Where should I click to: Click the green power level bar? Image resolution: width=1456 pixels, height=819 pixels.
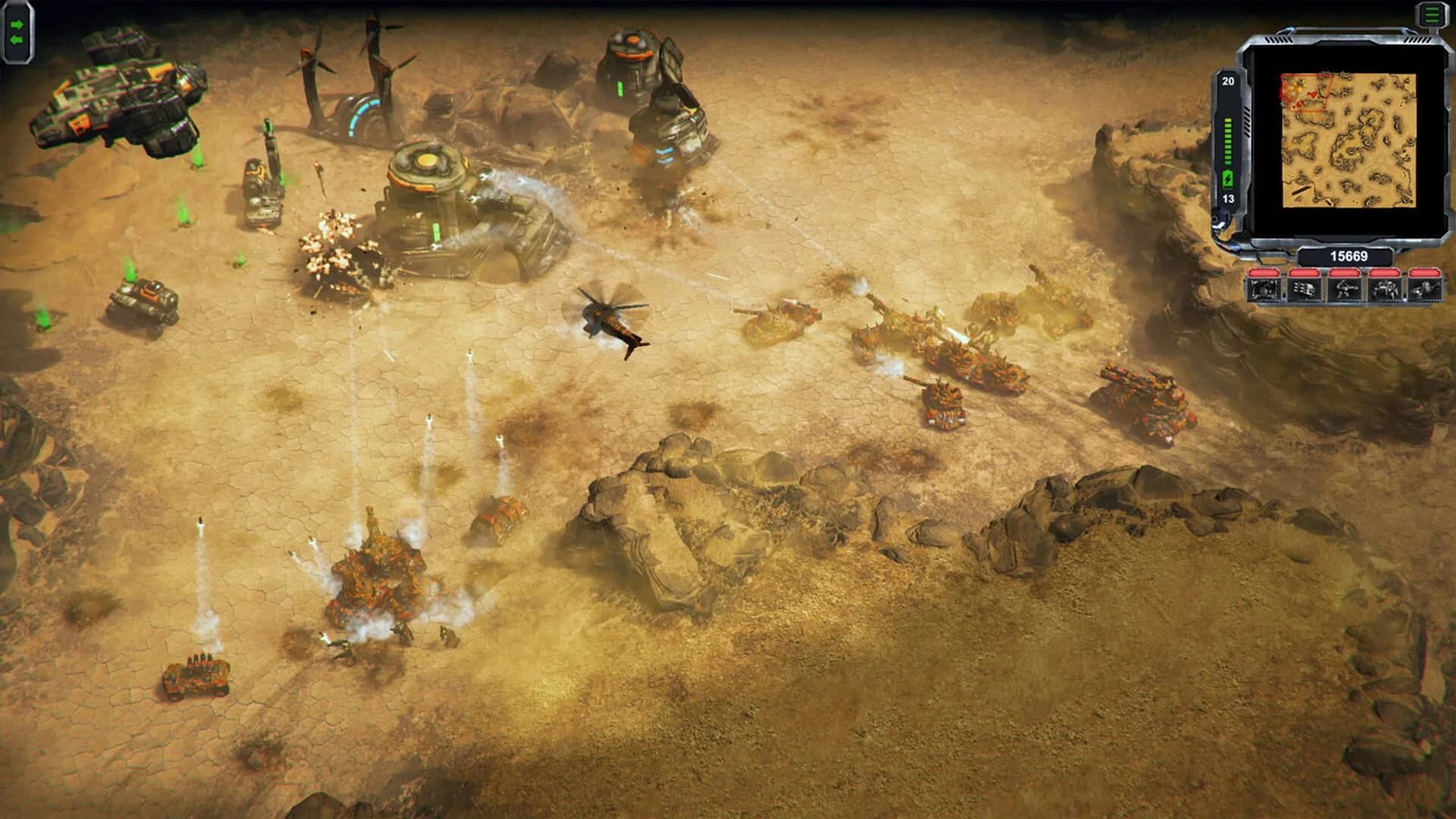(1228, 141)
